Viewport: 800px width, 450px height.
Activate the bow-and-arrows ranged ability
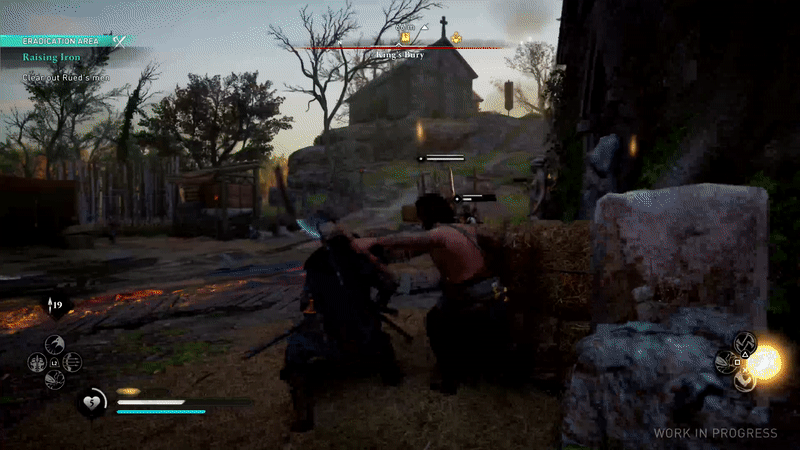click(x=72, y=361)
